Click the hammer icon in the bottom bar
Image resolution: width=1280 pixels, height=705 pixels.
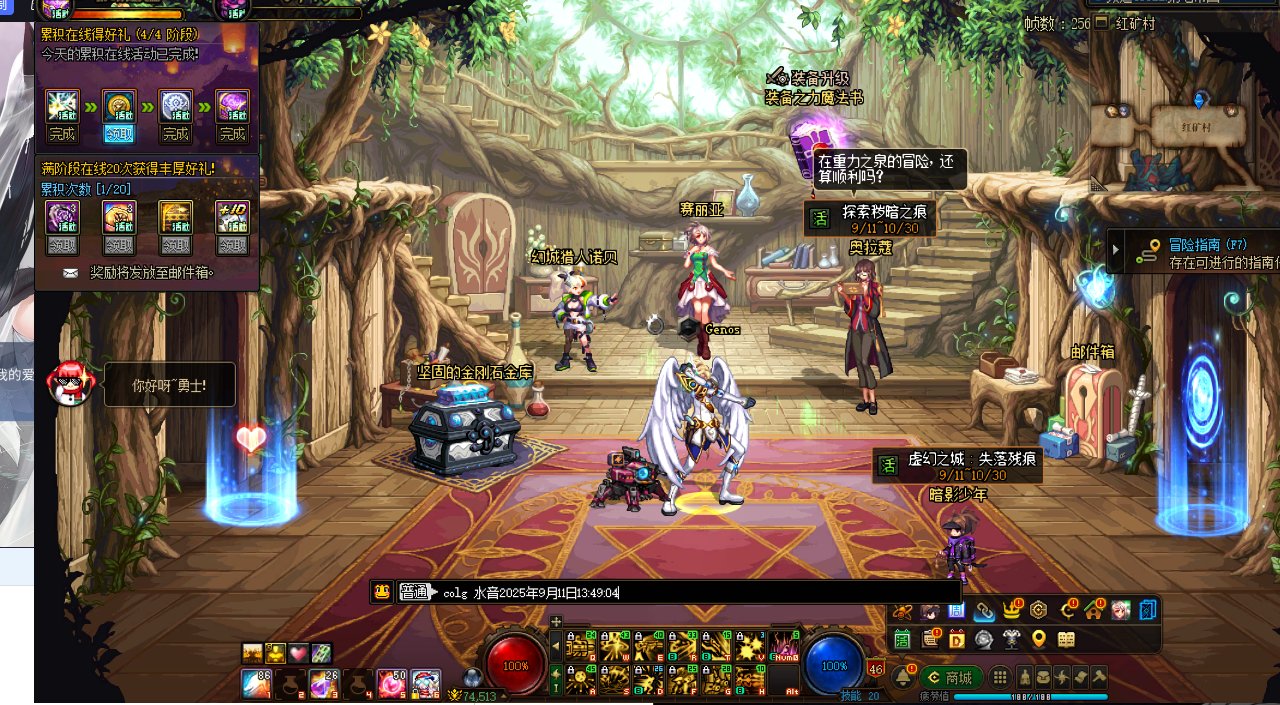pyautogui.click(x=1099, y=677)
